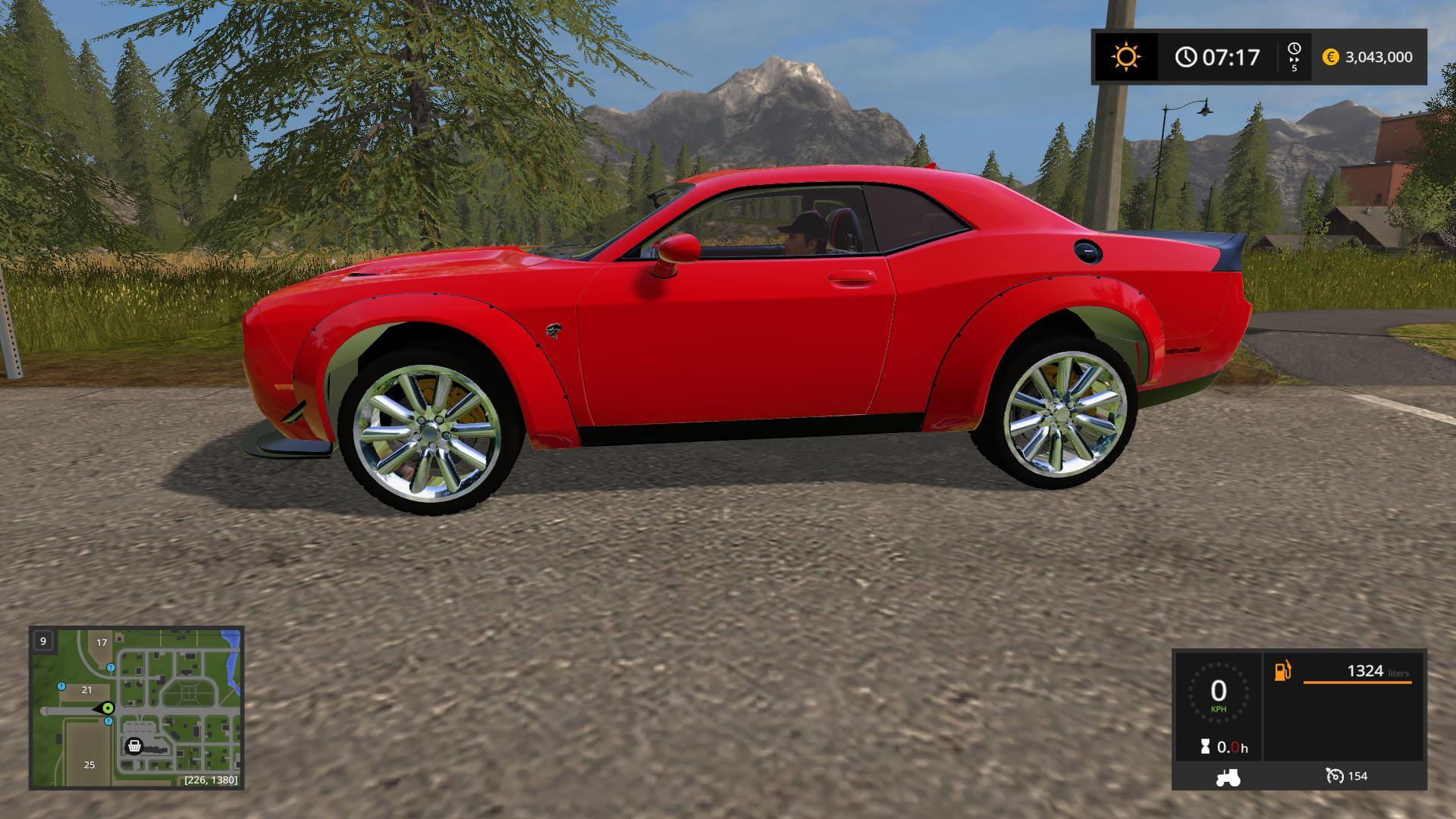Select field 21 on the minimap
The height and width of the screenshot is (819, 1456).
[86, 689]
